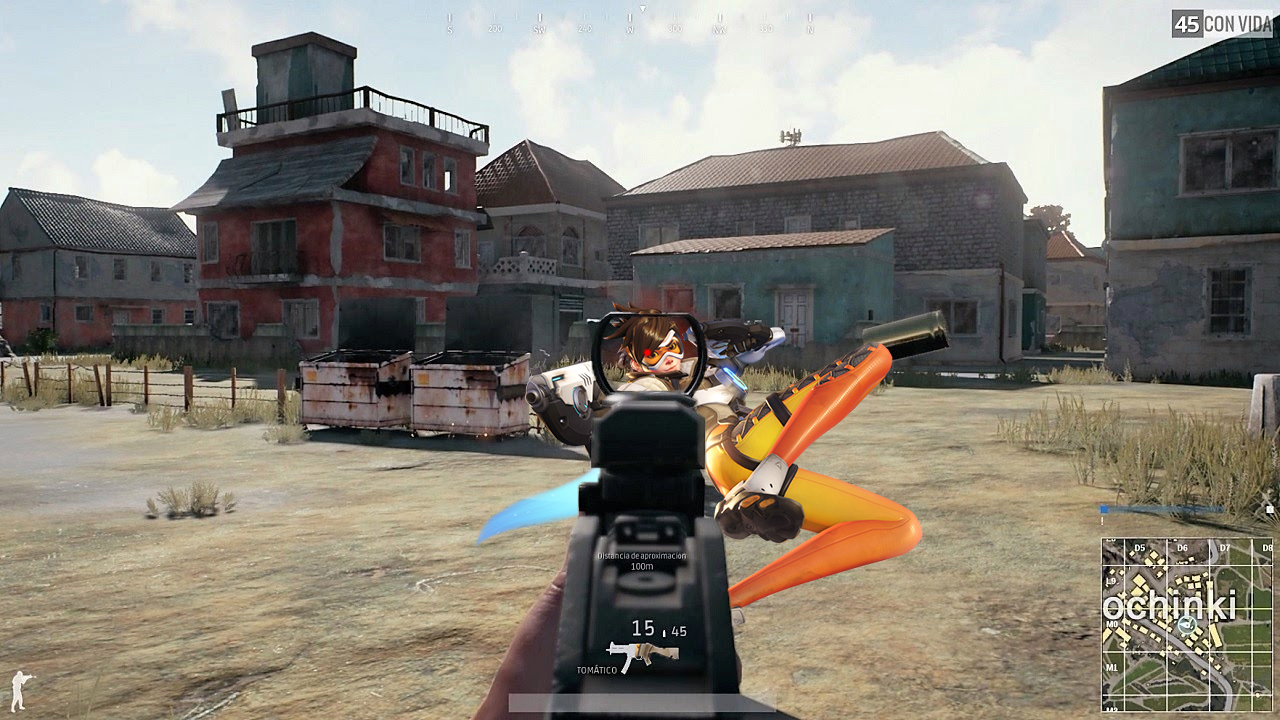
Task: Open the minimap showing Pochinki
Action: (1187, 624)
